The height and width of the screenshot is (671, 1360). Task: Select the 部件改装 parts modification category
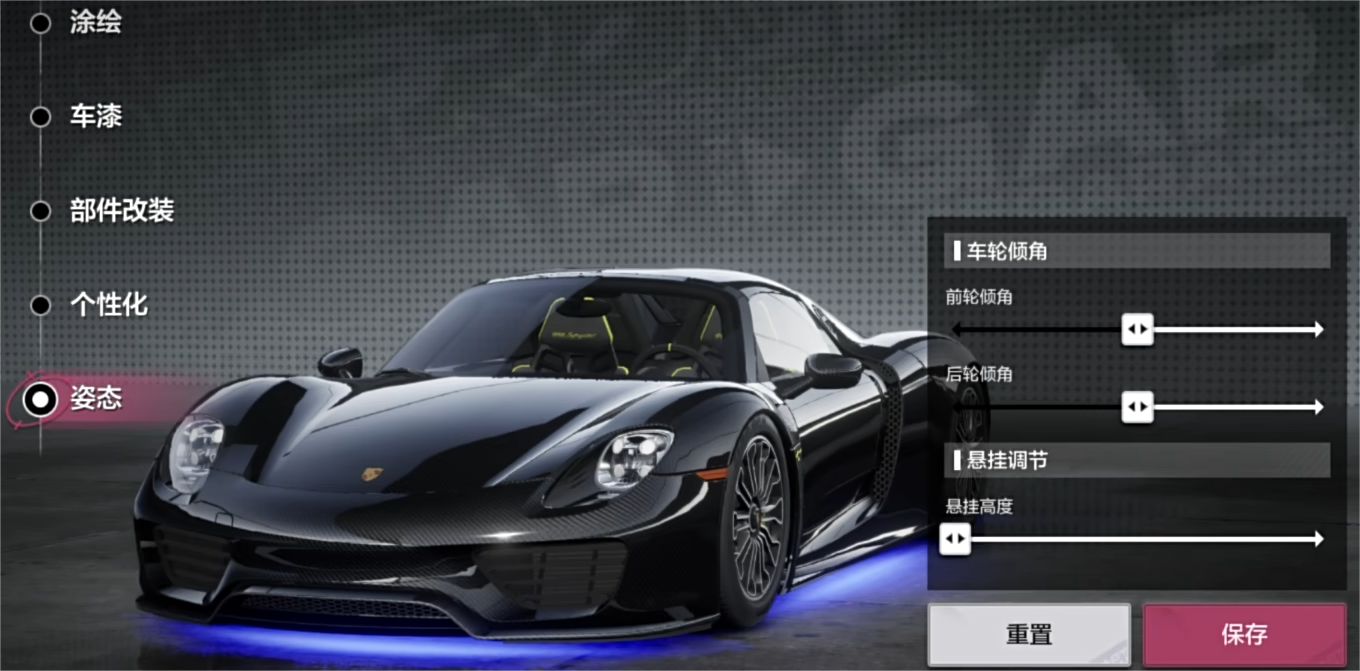click(x=121, y=211)
